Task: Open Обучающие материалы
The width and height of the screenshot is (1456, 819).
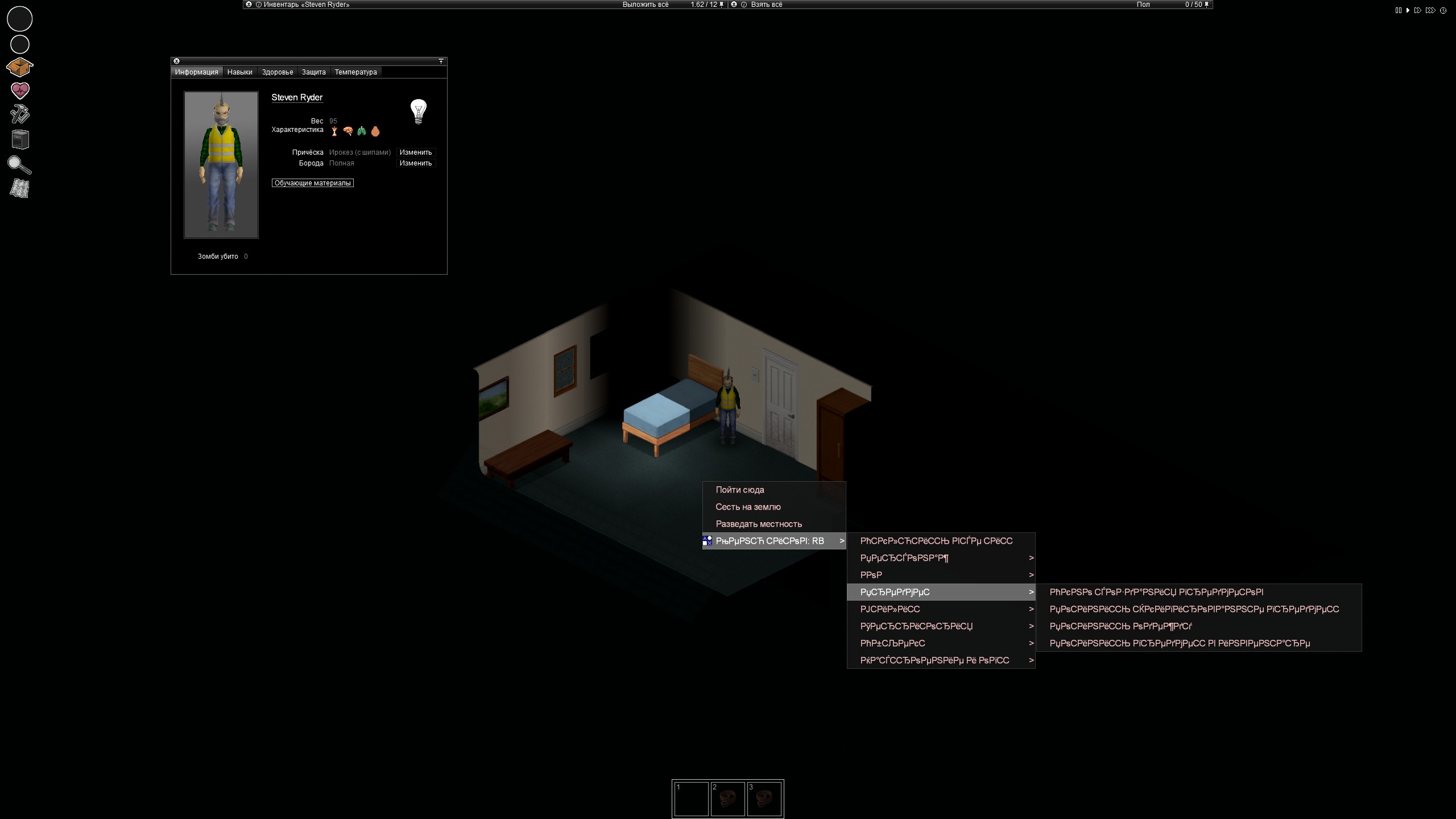Action: (312, 183)
